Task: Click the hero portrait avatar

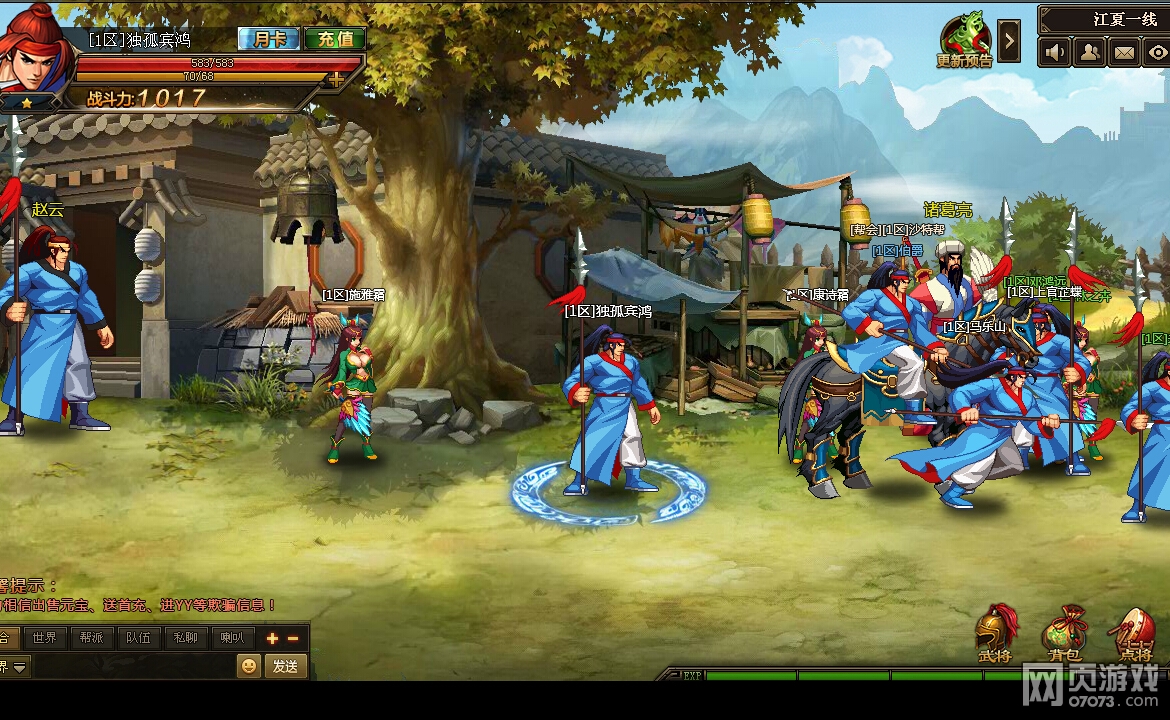Action: [x=36, y=48]
